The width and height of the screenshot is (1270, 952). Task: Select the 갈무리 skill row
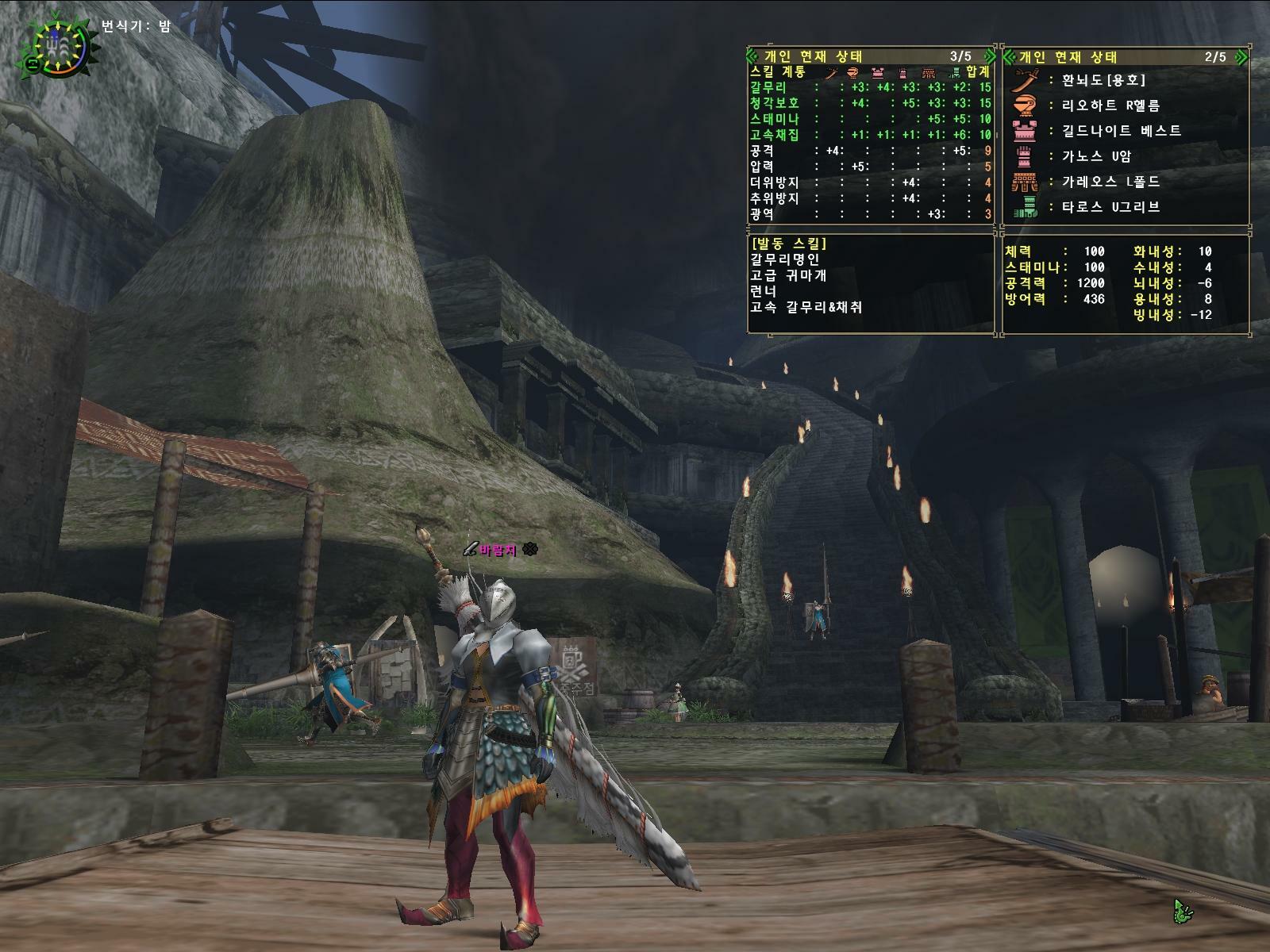point(870,87)
